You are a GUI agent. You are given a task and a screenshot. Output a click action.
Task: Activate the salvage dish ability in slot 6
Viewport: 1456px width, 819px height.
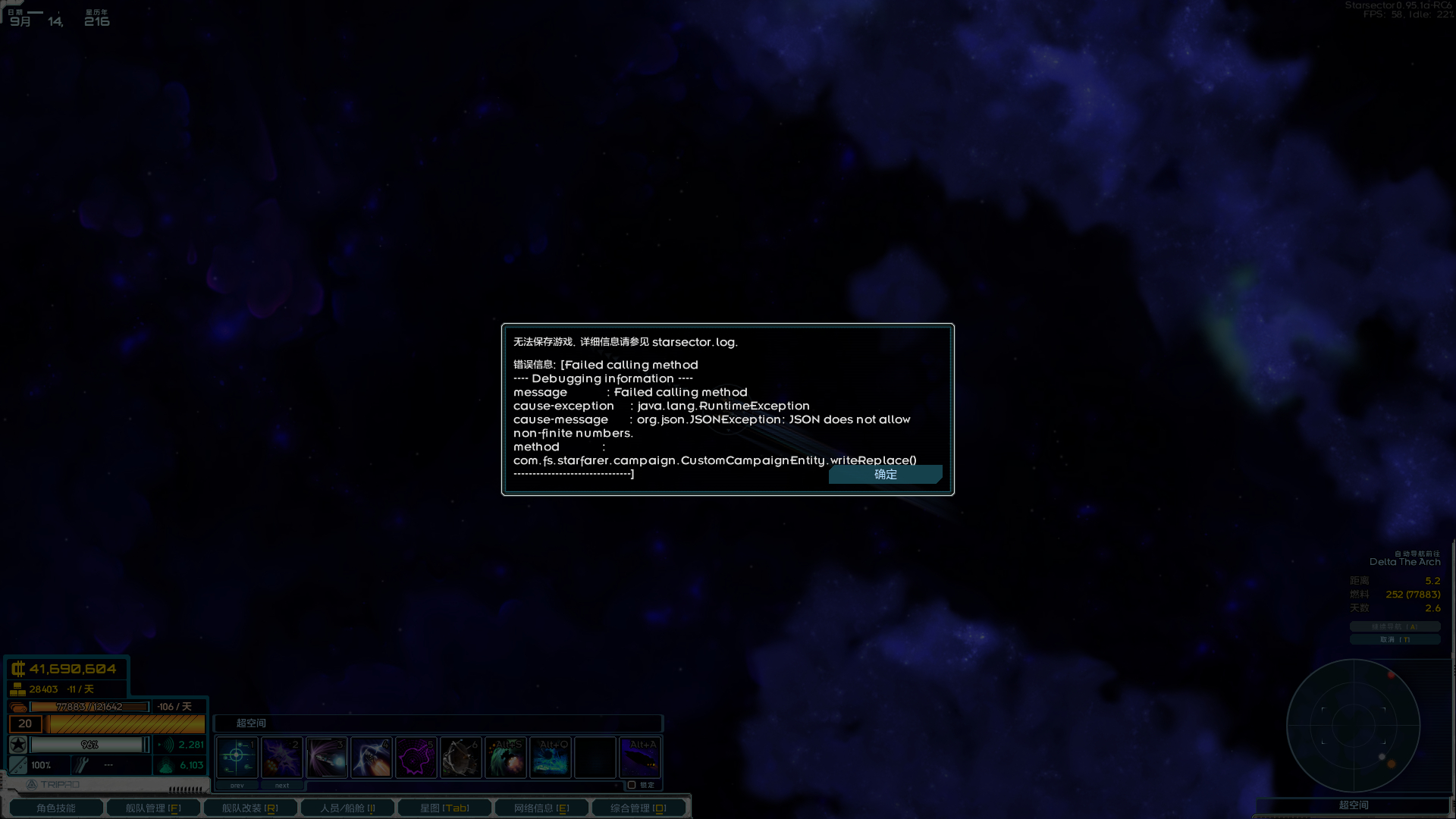pyautogui.click(x=461, y=757)
